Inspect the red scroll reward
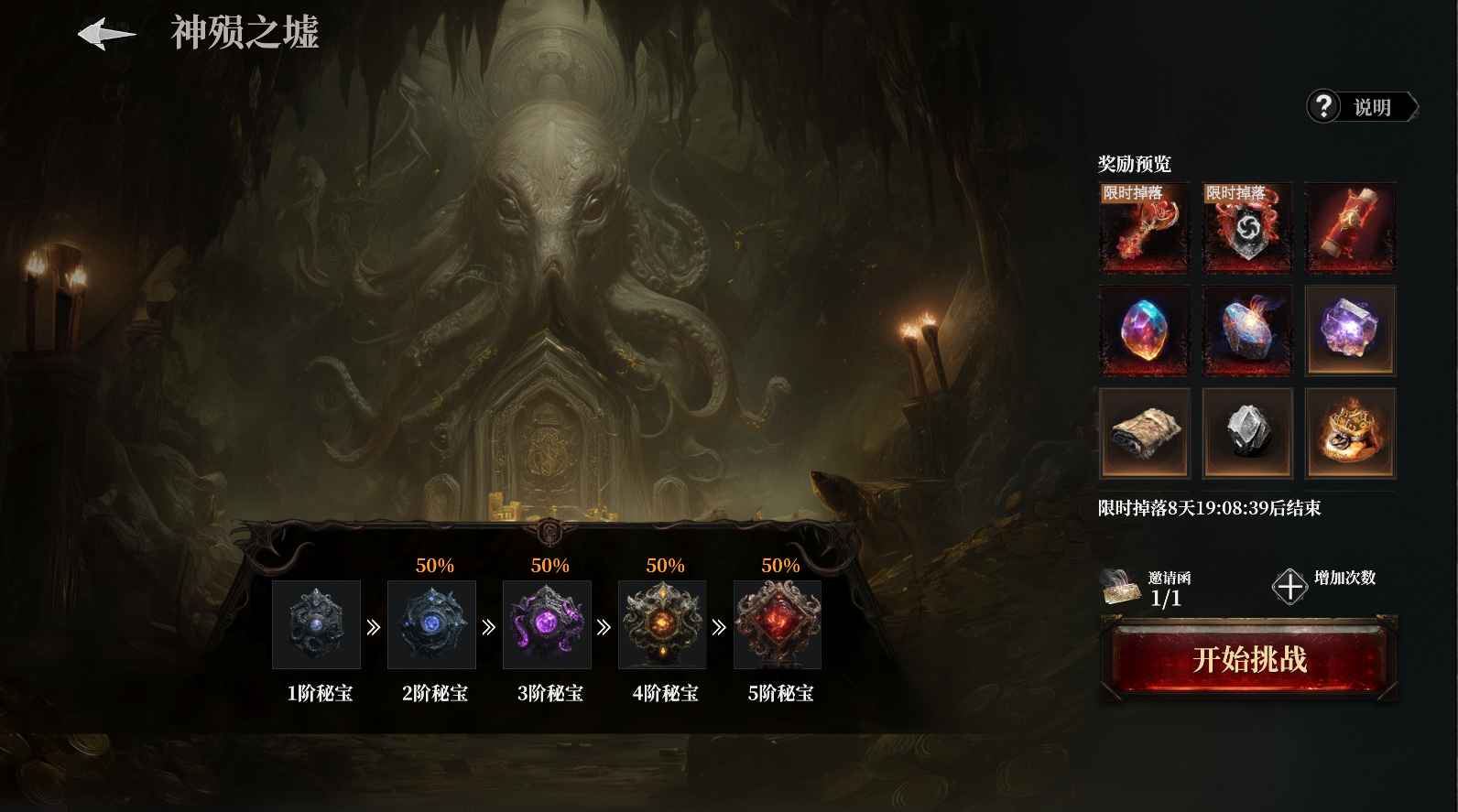Image resolution: width=1458 pixels, height=812 pixels. [x=1350, y=228]
